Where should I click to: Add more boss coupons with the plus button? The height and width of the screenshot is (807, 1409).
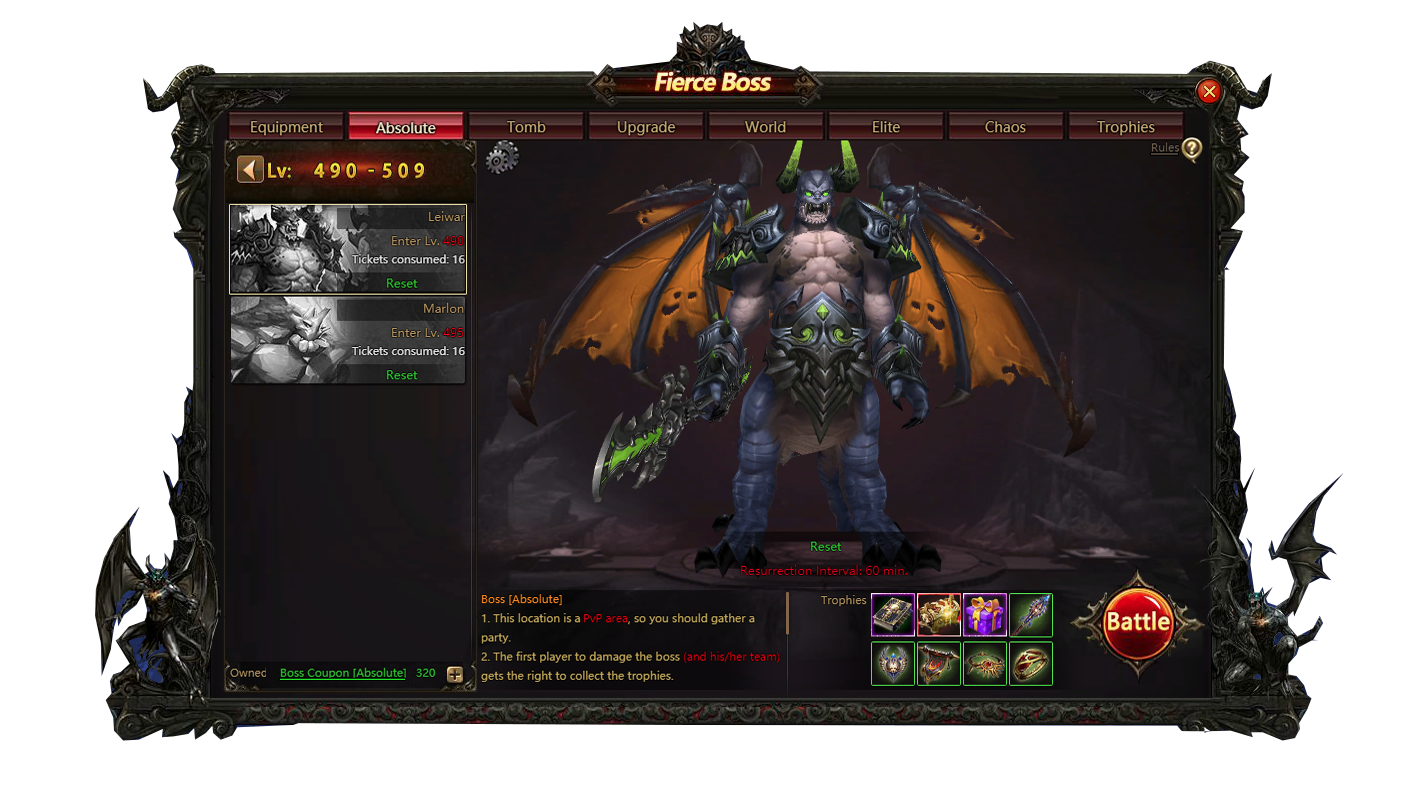[454, 674]
